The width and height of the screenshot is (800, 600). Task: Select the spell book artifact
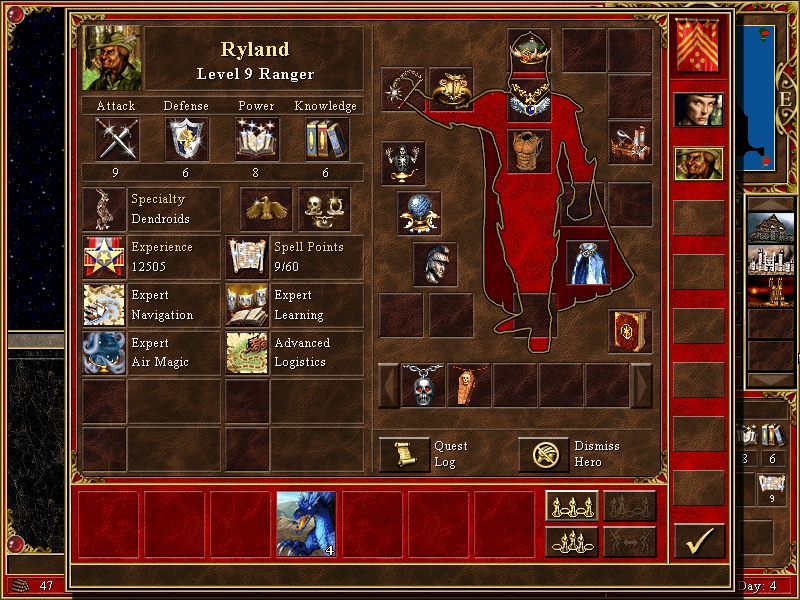[x=630, y=331]
